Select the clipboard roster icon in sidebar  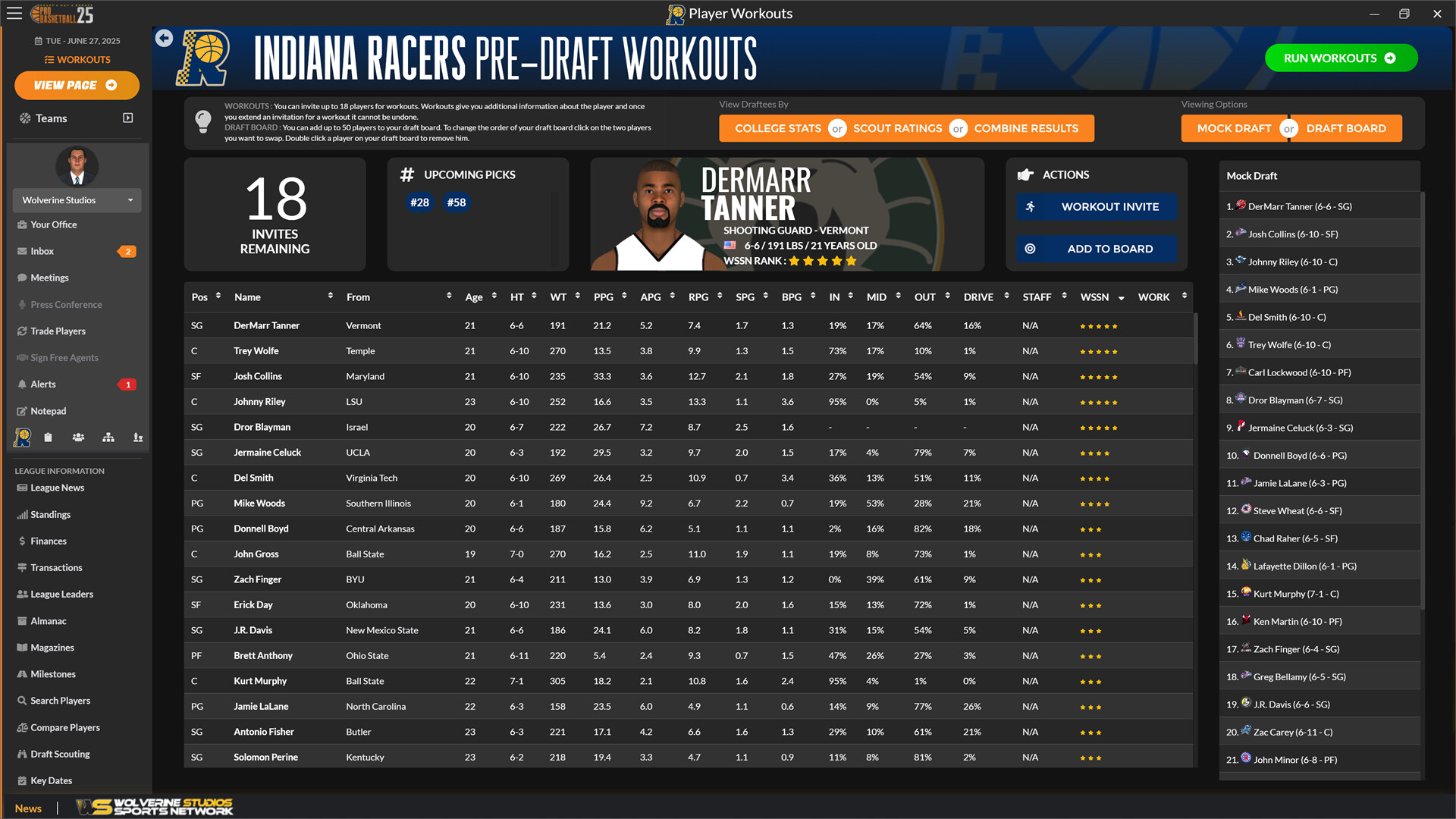pyautogui.click(x=48, y=438)
